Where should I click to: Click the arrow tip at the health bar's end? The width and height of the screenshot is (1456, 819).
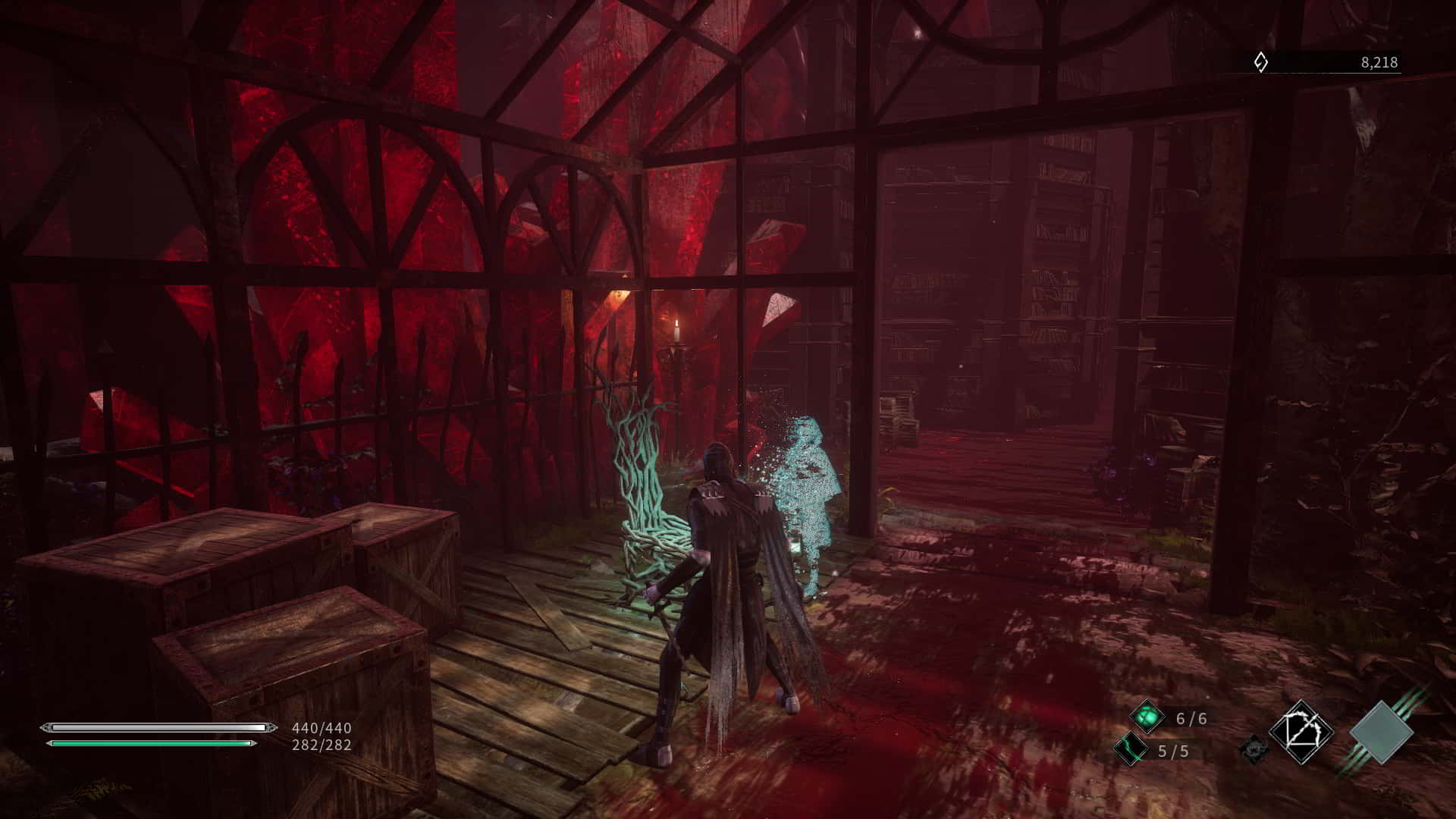coord(270,726)
